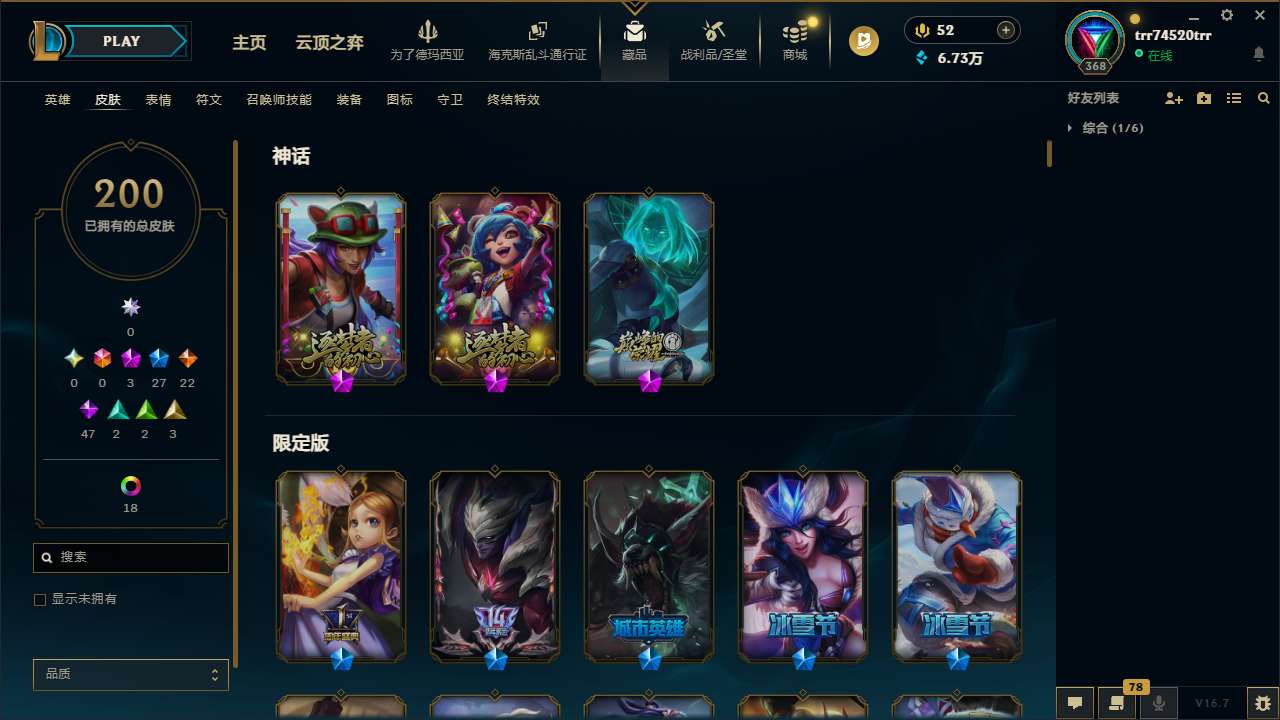The height and width of the screenshot is (720, 1280).
Task: Toggle the microphone in the bottom bar
Action: point(1158,702)
